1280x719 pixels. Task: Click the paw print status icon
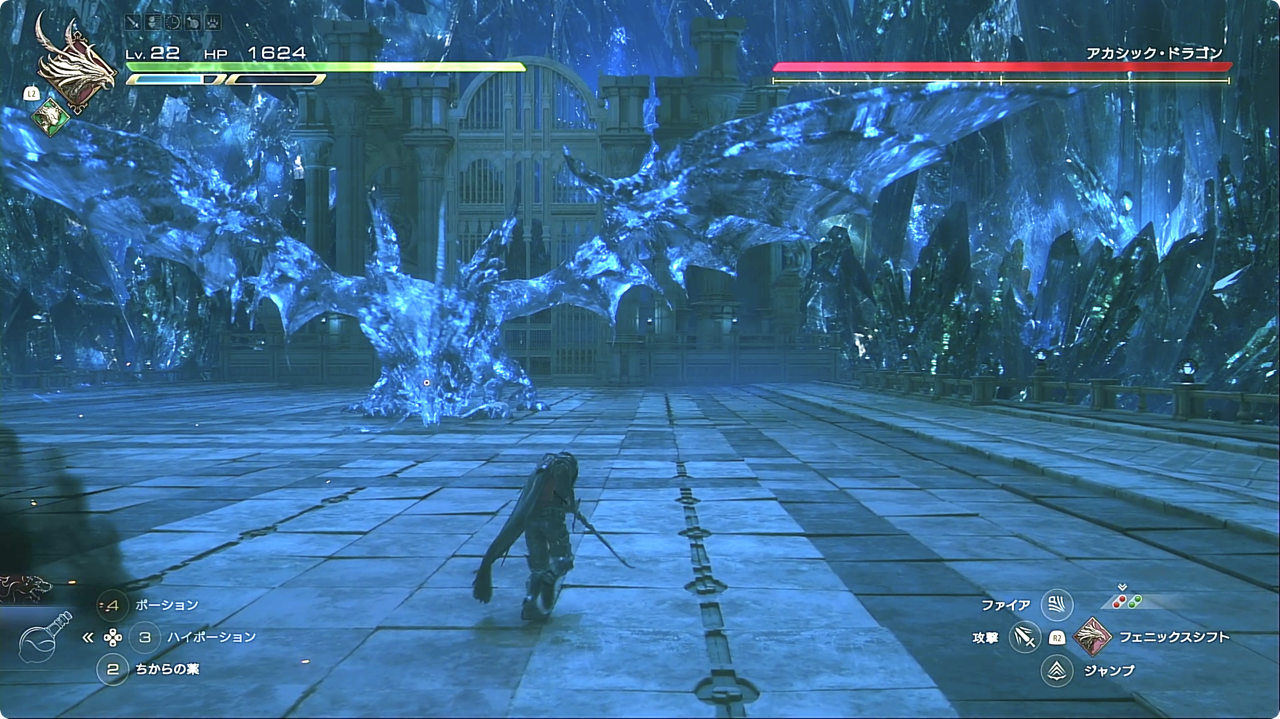coord(212,21)
